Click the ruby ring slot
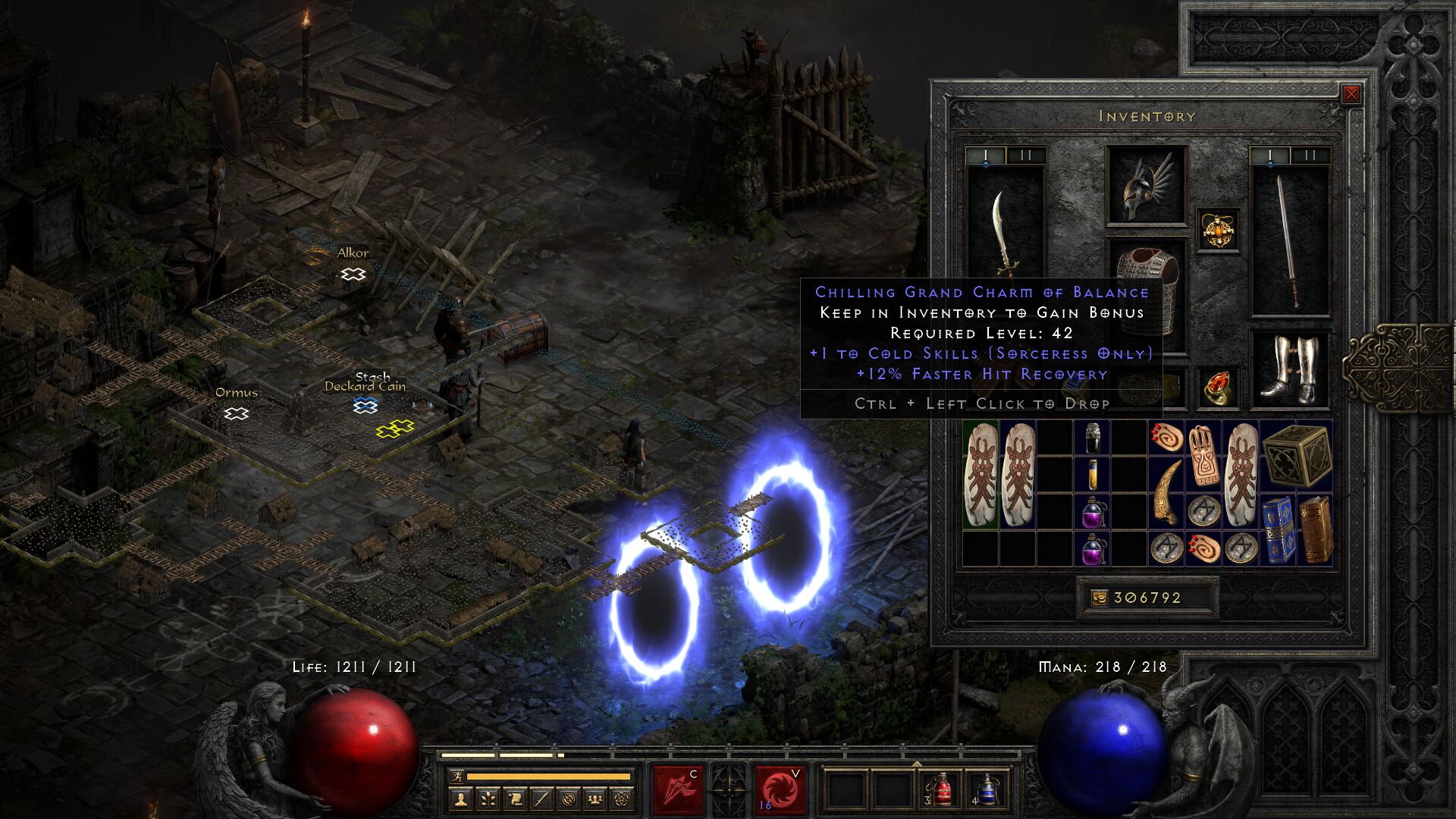 tap(1218, 388)
